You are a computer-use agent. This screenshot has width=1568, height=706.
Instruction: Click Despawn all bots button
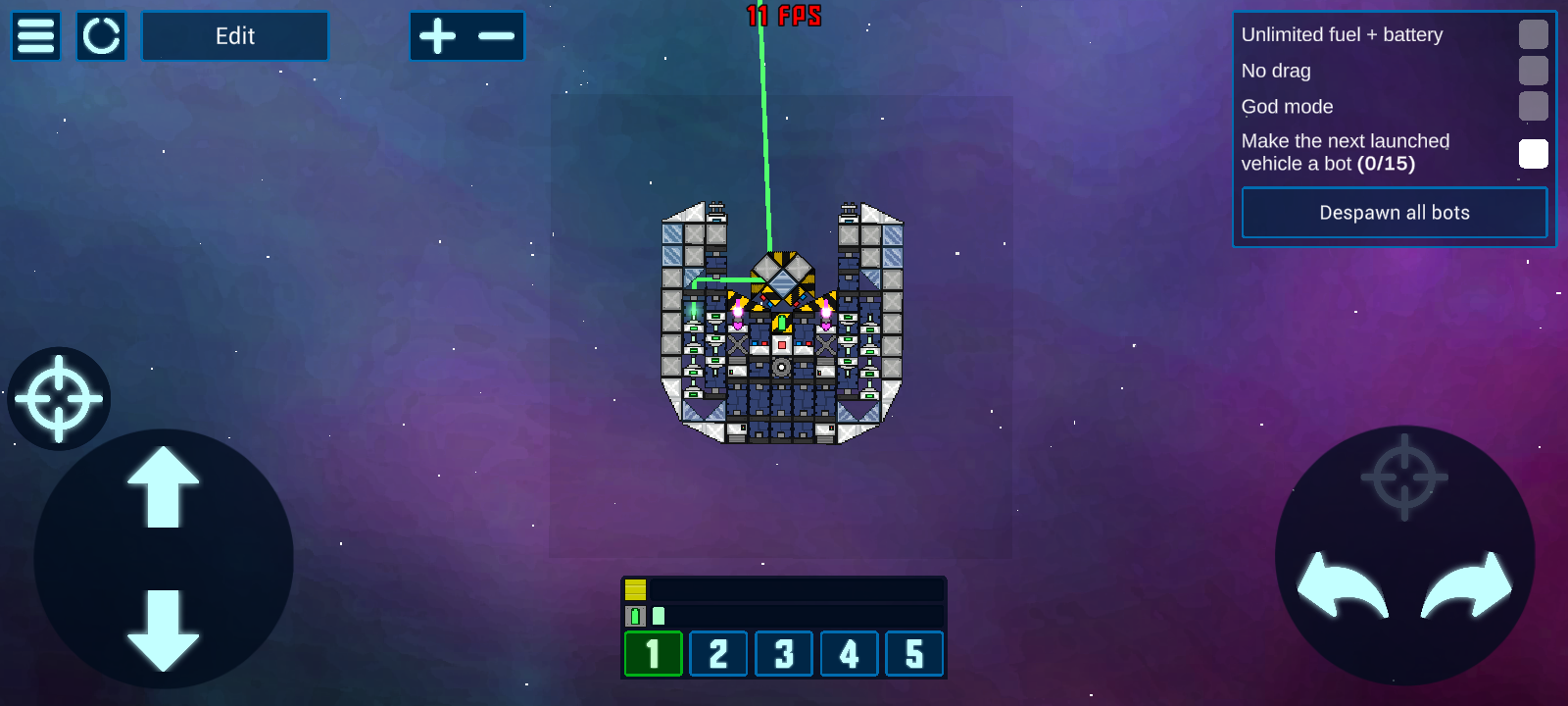tap(1394, 213)
